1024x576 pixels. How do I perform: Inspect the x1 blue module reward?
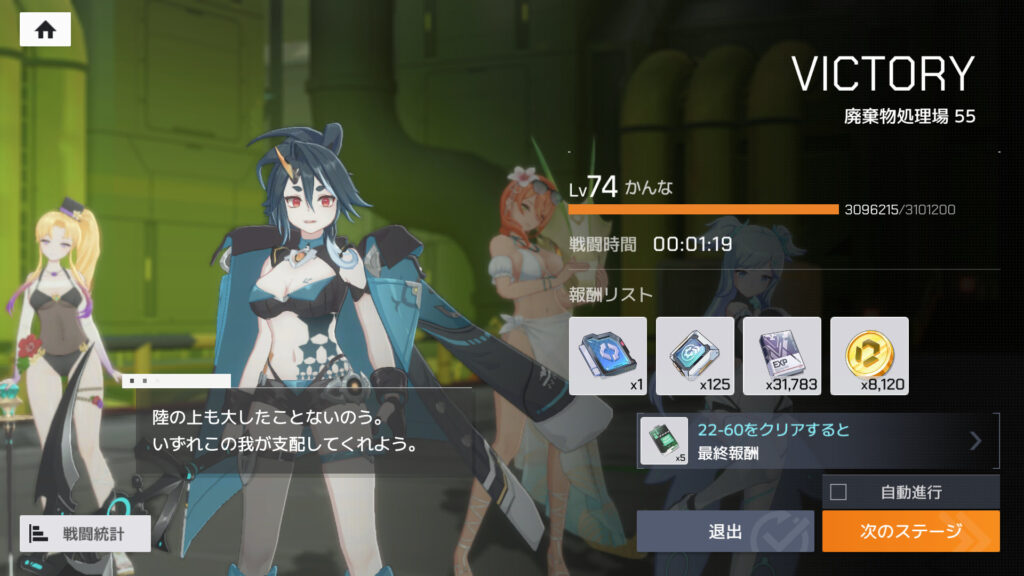tap(607, 356)
